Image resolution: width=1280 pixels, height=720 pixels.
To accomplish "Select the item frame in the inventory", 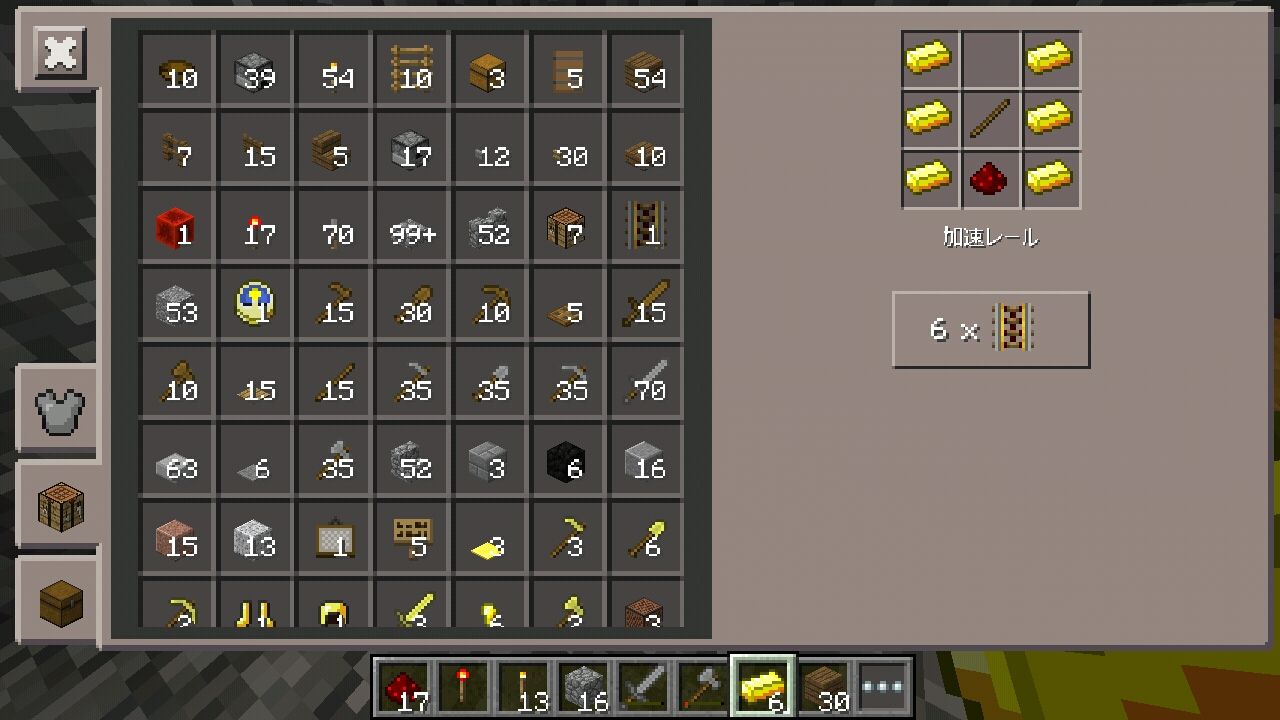I will click(x=333, y=537).
